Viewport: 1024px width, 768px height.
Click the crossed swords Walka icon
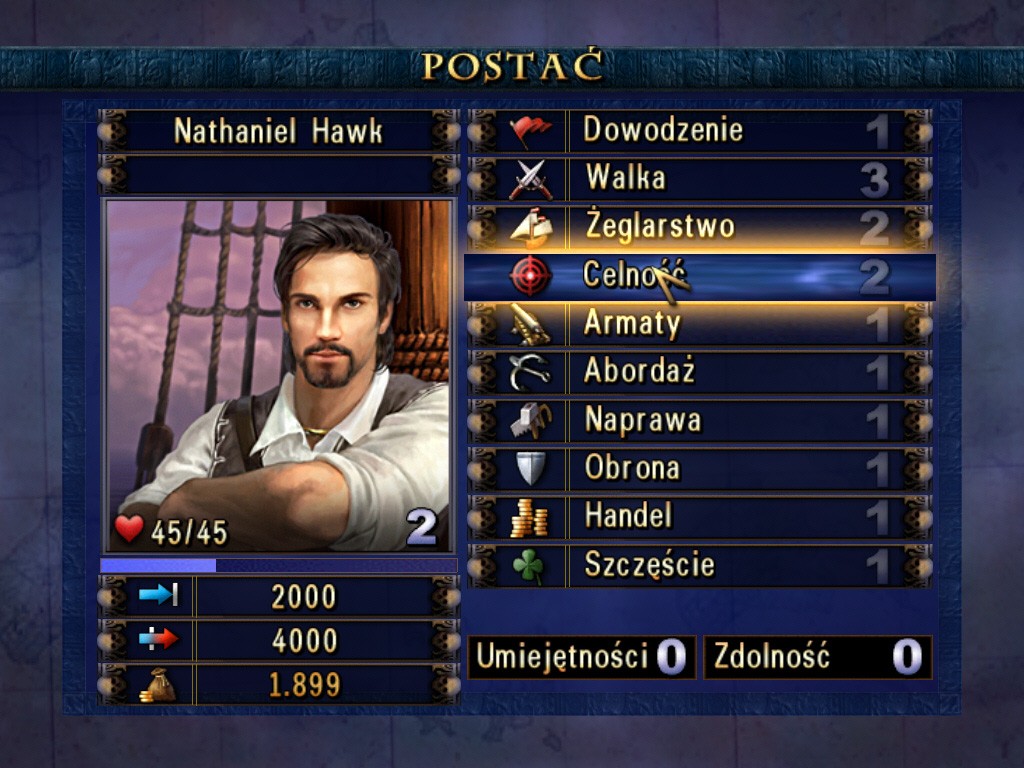click(530, 180)
